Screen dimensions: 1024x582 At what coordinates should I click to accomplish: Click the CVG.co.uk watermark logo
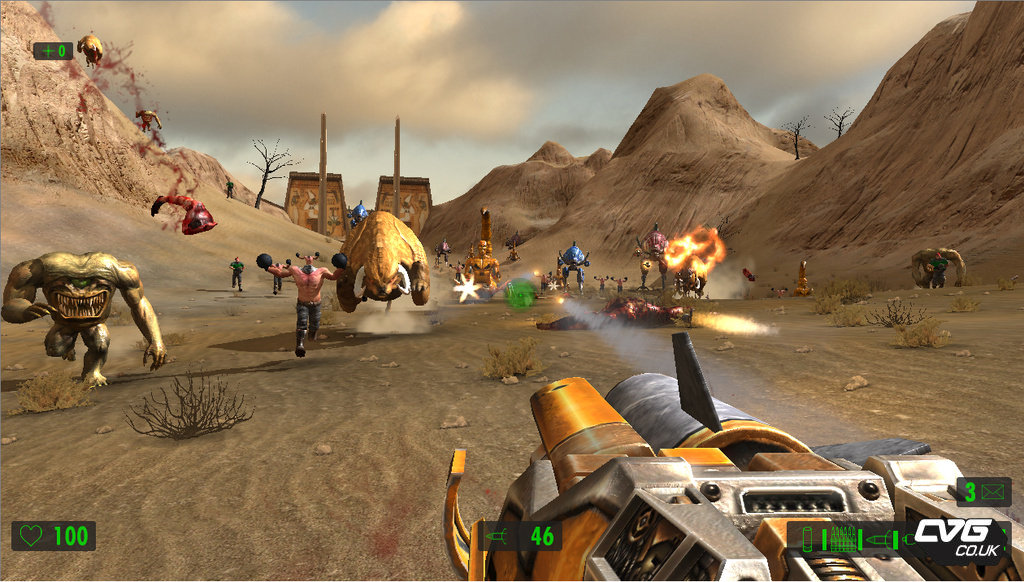(954, 538)
